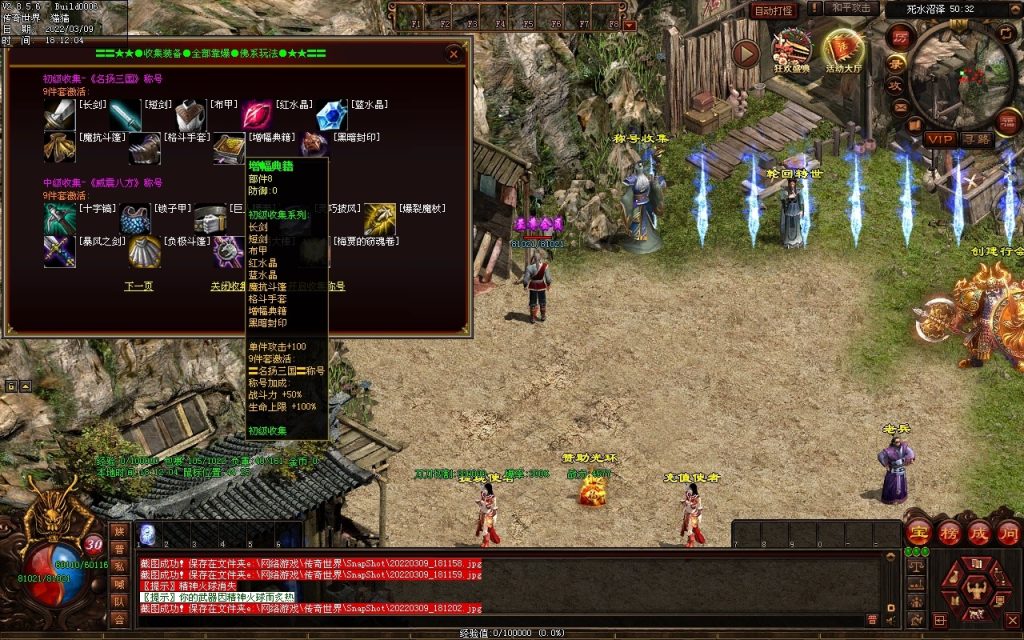
Task: Pick the 魔抗斗篷 cloak icon
Action: coord(59,148)
